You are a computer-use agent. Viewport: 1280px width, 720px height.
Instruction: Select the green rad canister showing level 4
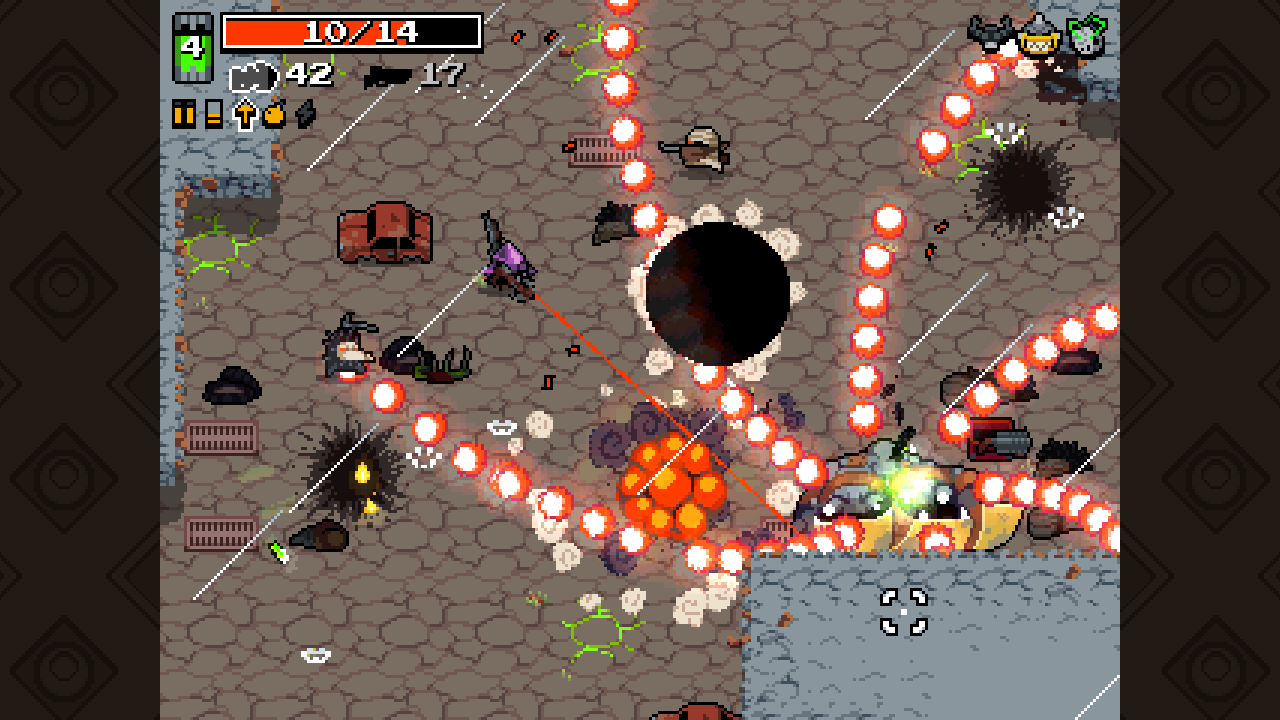191,48
